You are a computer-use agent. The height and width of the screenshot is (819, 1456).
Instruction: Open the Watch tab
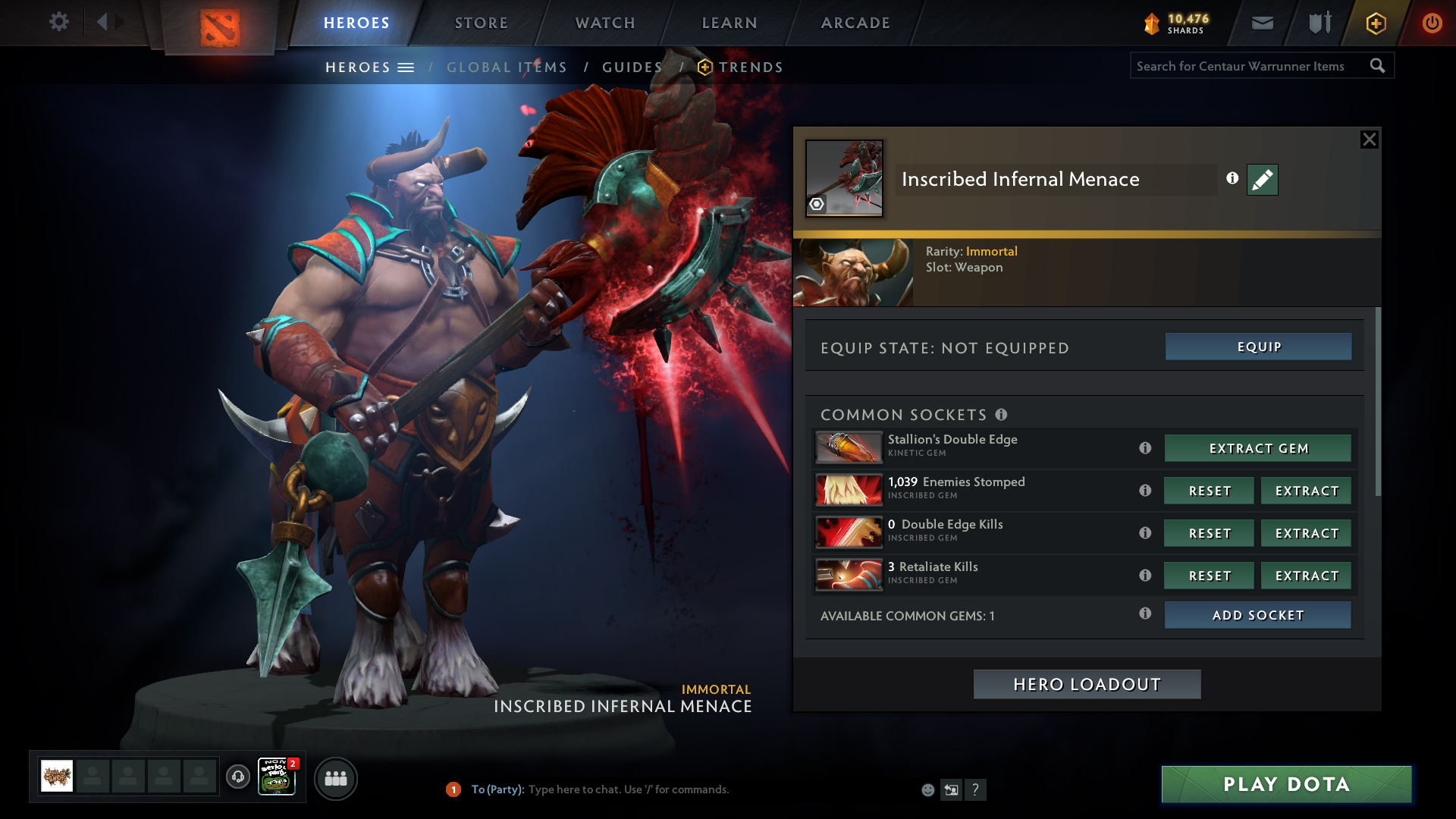coord(605,23)
